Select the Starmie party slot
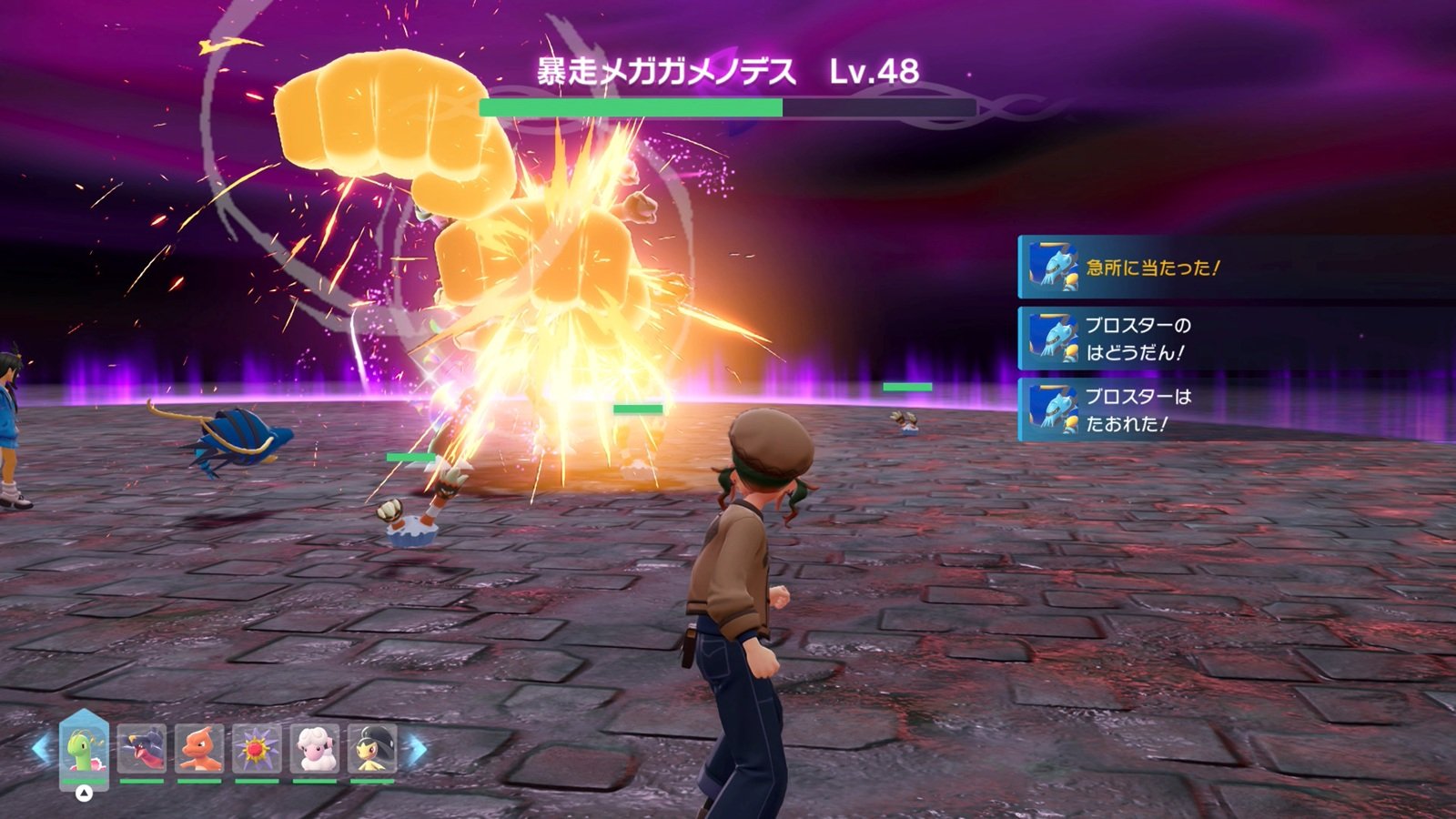 click(x=257, y=749)
